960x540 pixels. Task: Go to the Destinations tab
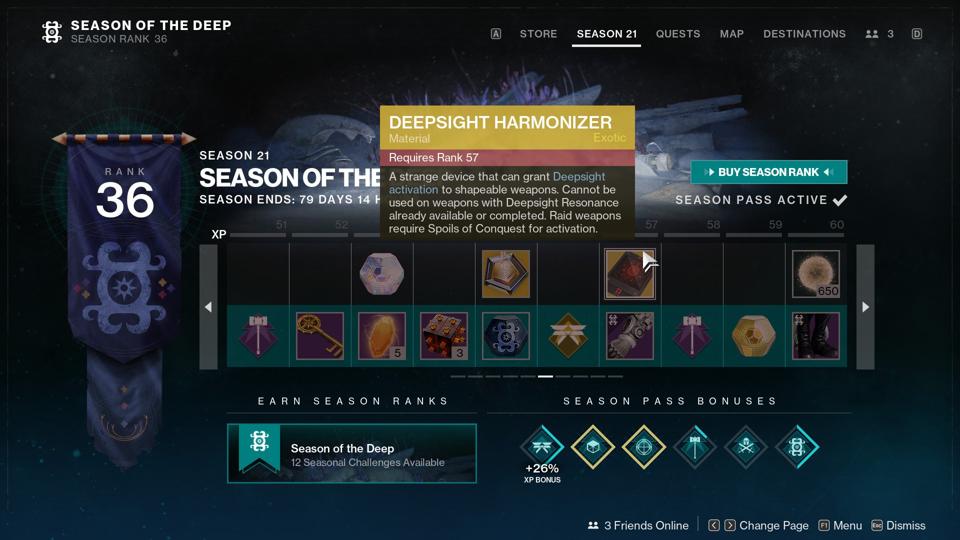[x=804, y=34]
